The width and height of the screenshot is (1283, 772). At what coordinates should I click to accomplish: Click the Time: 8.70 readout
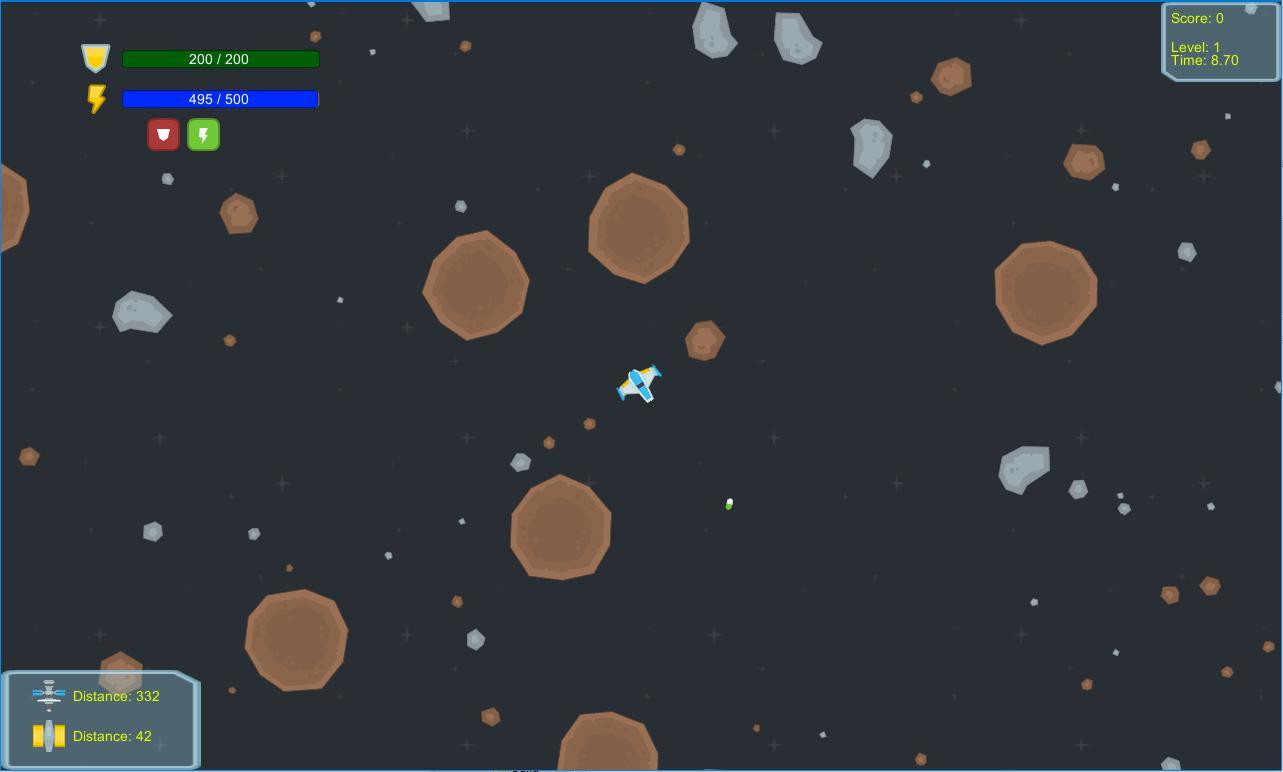point(1204,60)
